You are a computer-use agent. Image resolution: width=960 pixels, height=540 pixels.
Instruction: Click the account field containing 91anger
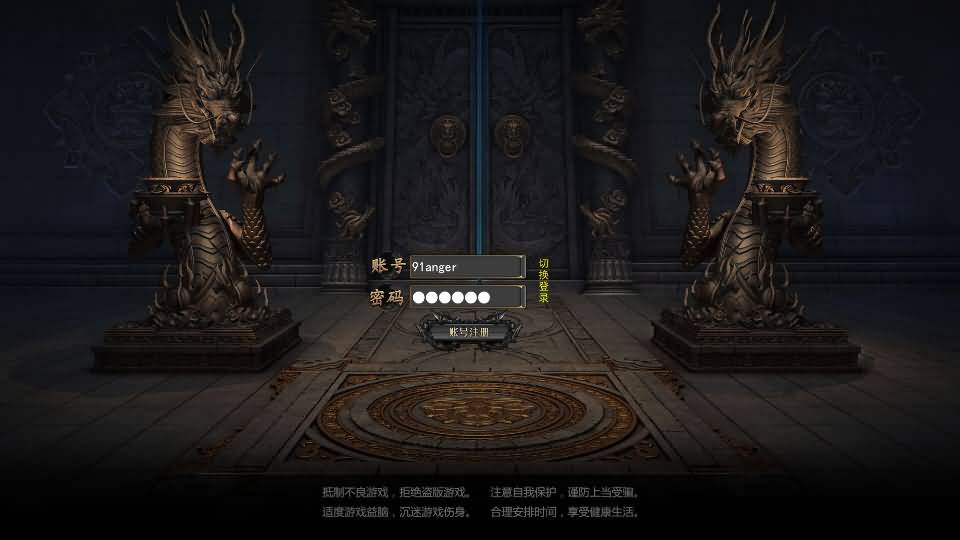[466, 266]
